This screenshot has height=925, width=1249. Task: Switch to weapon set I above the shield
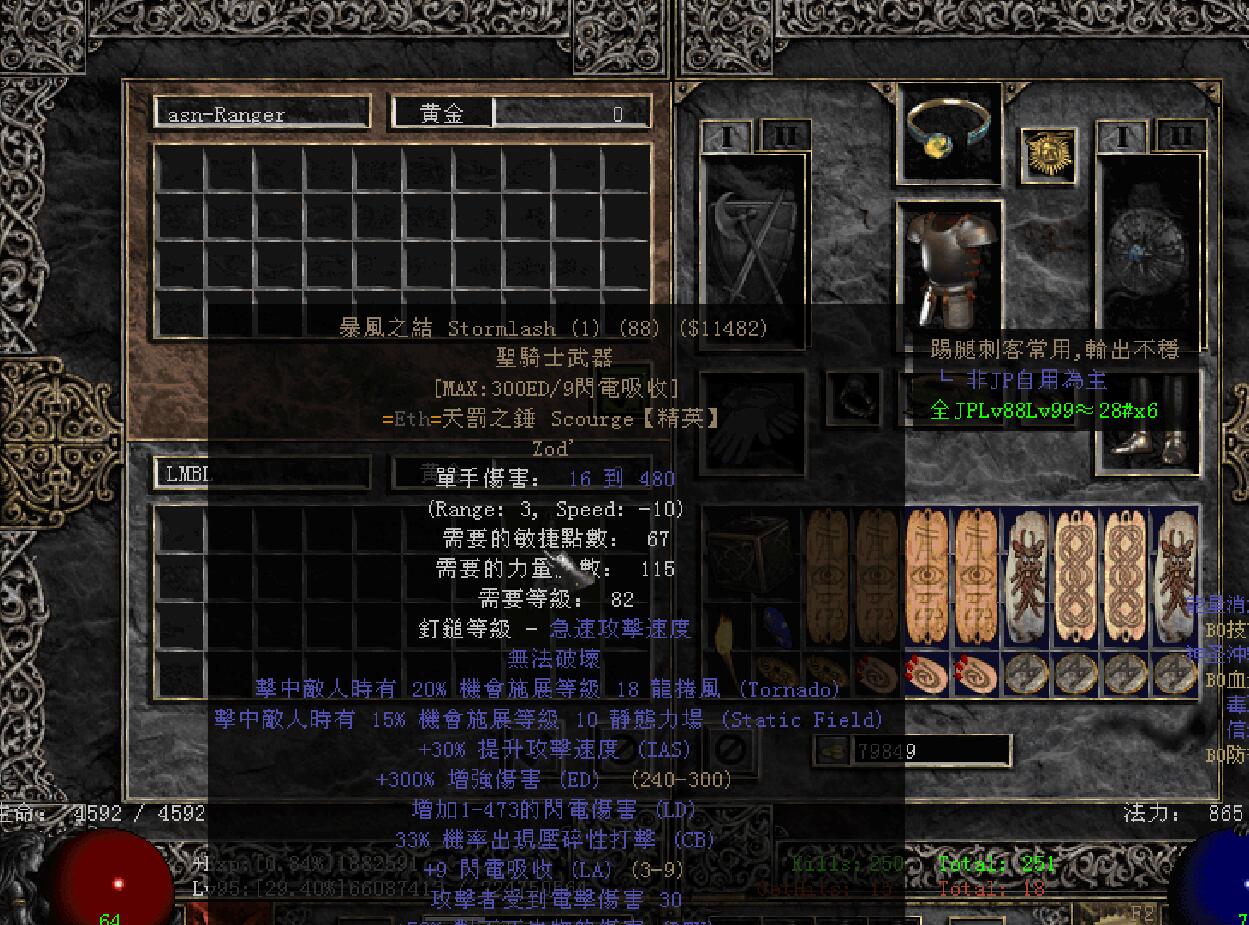tap(1122, 136)
